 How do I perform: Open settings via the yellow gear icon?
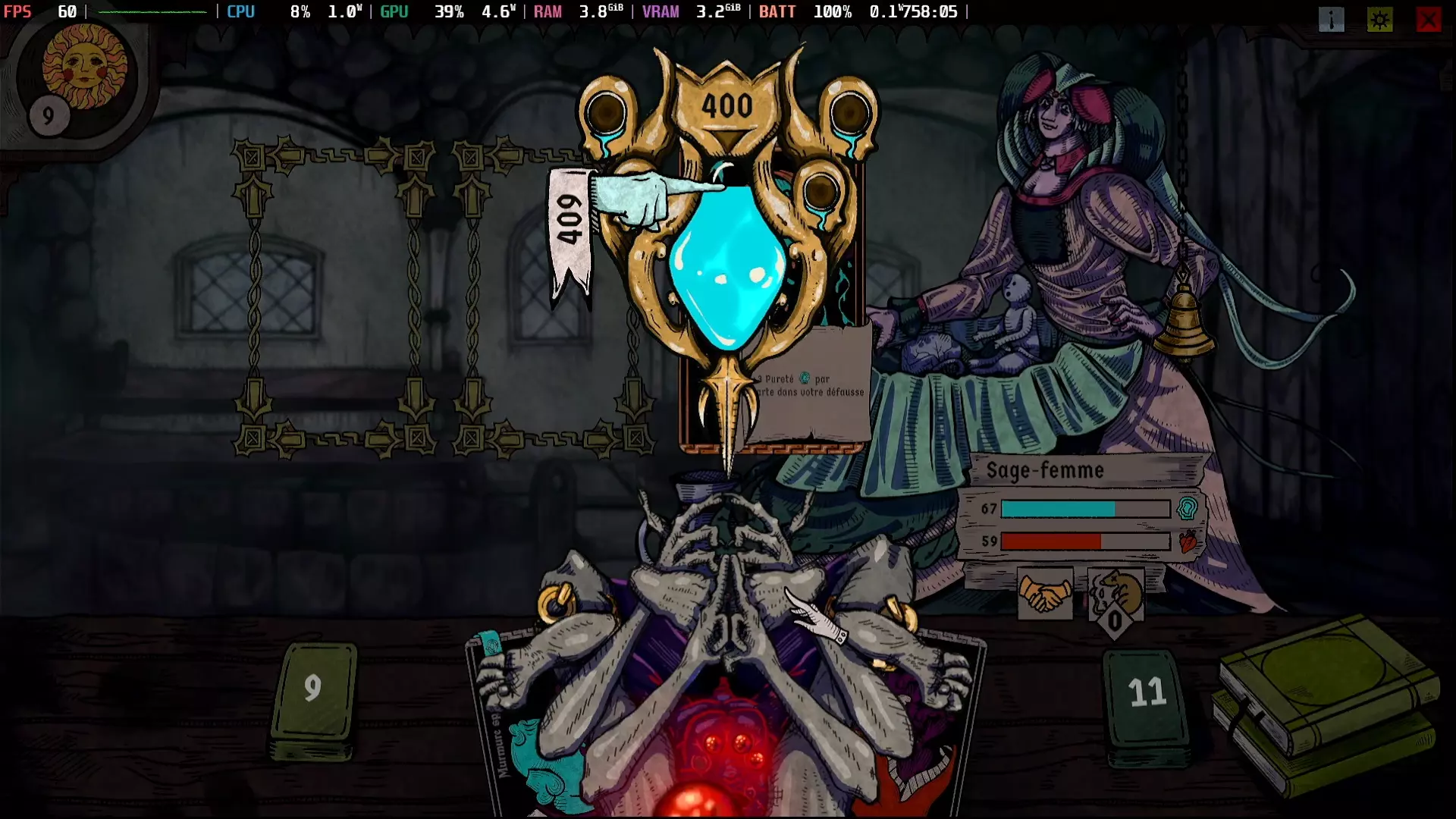(x=1380, y=20)
